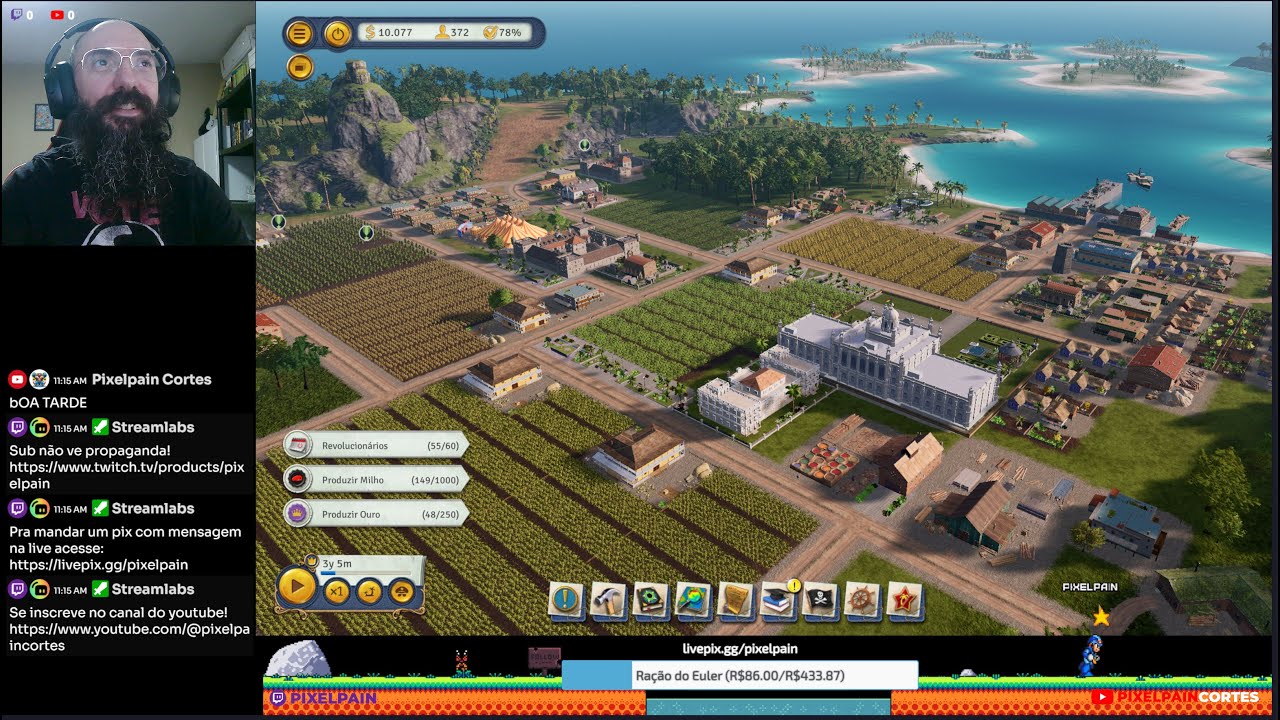
Task: Click the power symbol button
Action: point(338,33)
